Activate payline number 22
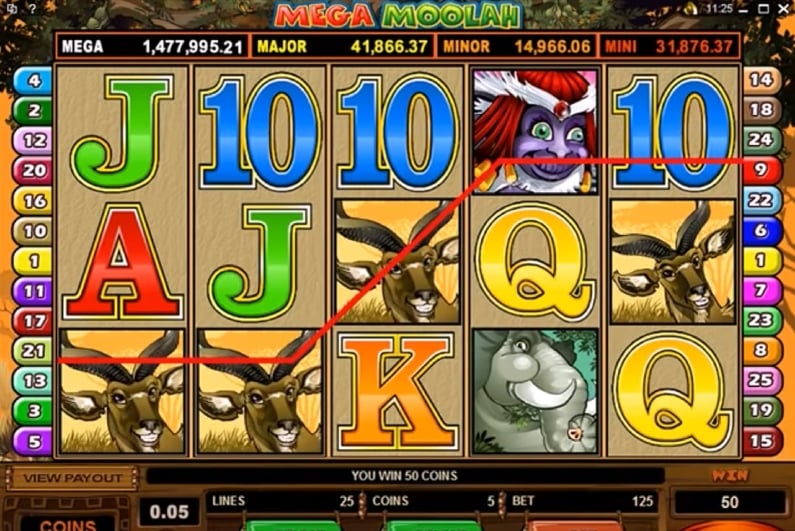This screenshot has height=531, width=795. coord(761,201)
